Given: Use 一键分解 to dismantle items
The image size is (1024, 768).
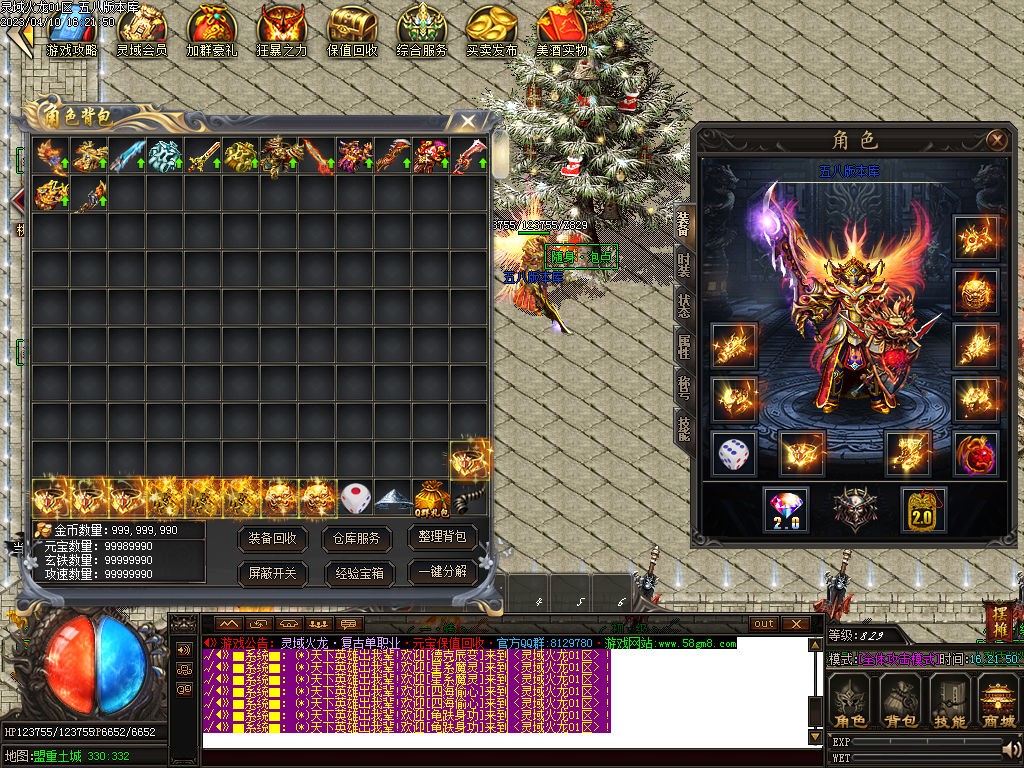Looking at the screenshot, I should (x=442, y=572).
